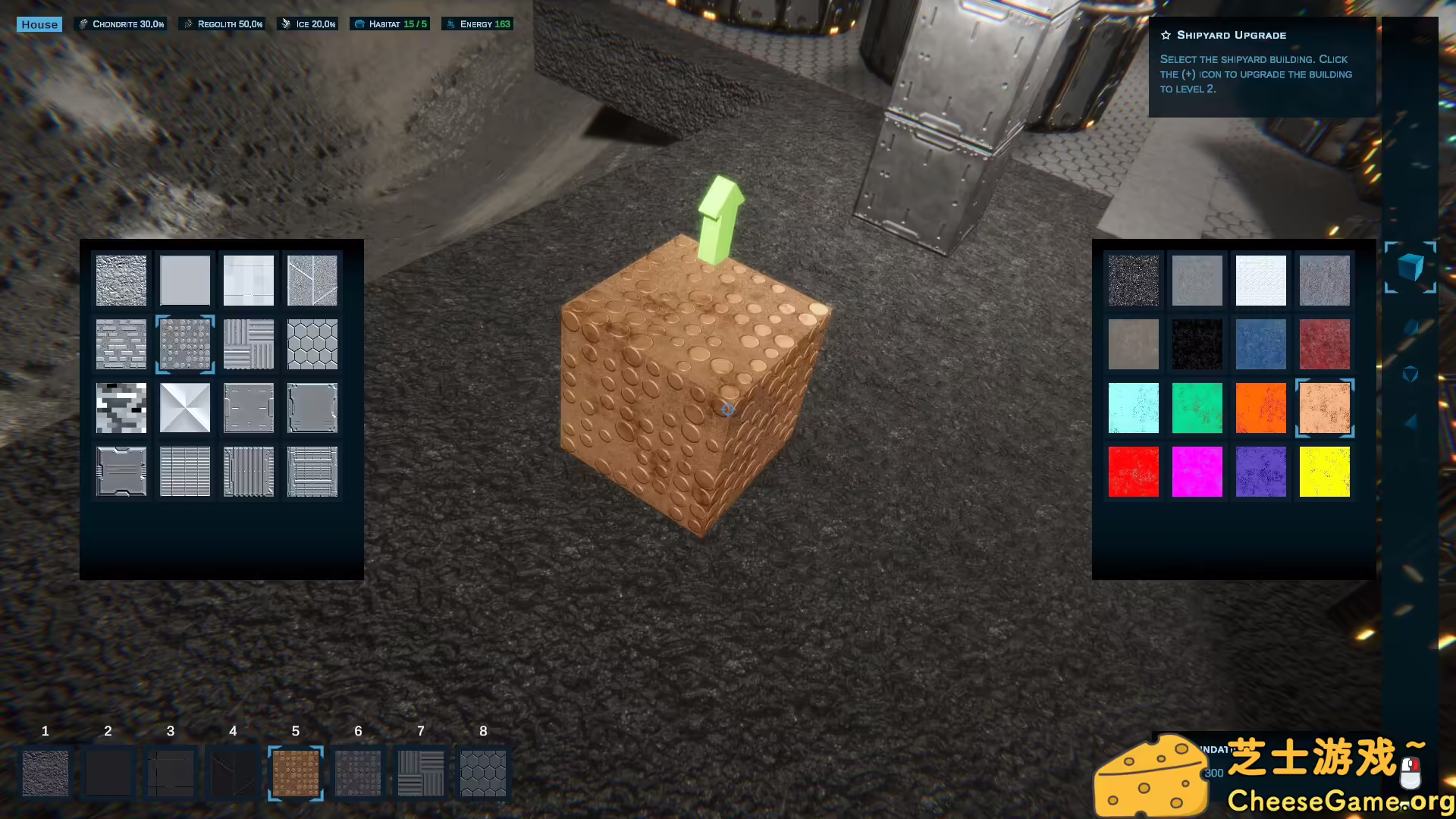The width and height of the screenshot is (1456, 819).
Task: Open the House menu
Action: 39,24
